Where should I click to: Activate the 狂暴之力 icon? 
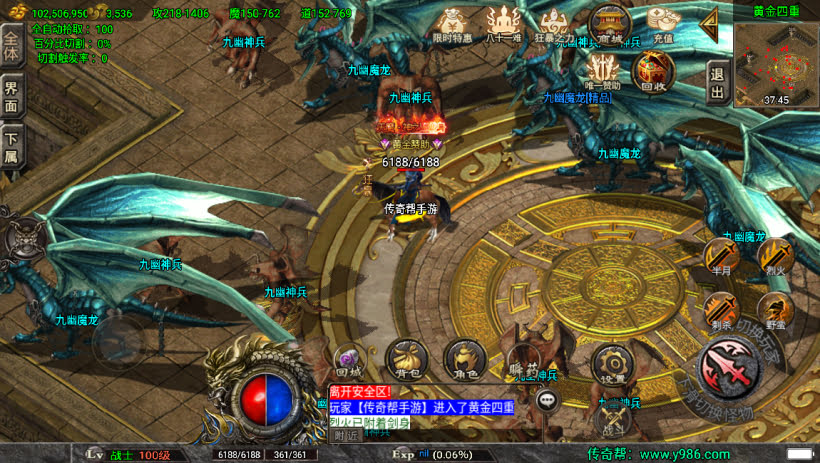point(556,25)
